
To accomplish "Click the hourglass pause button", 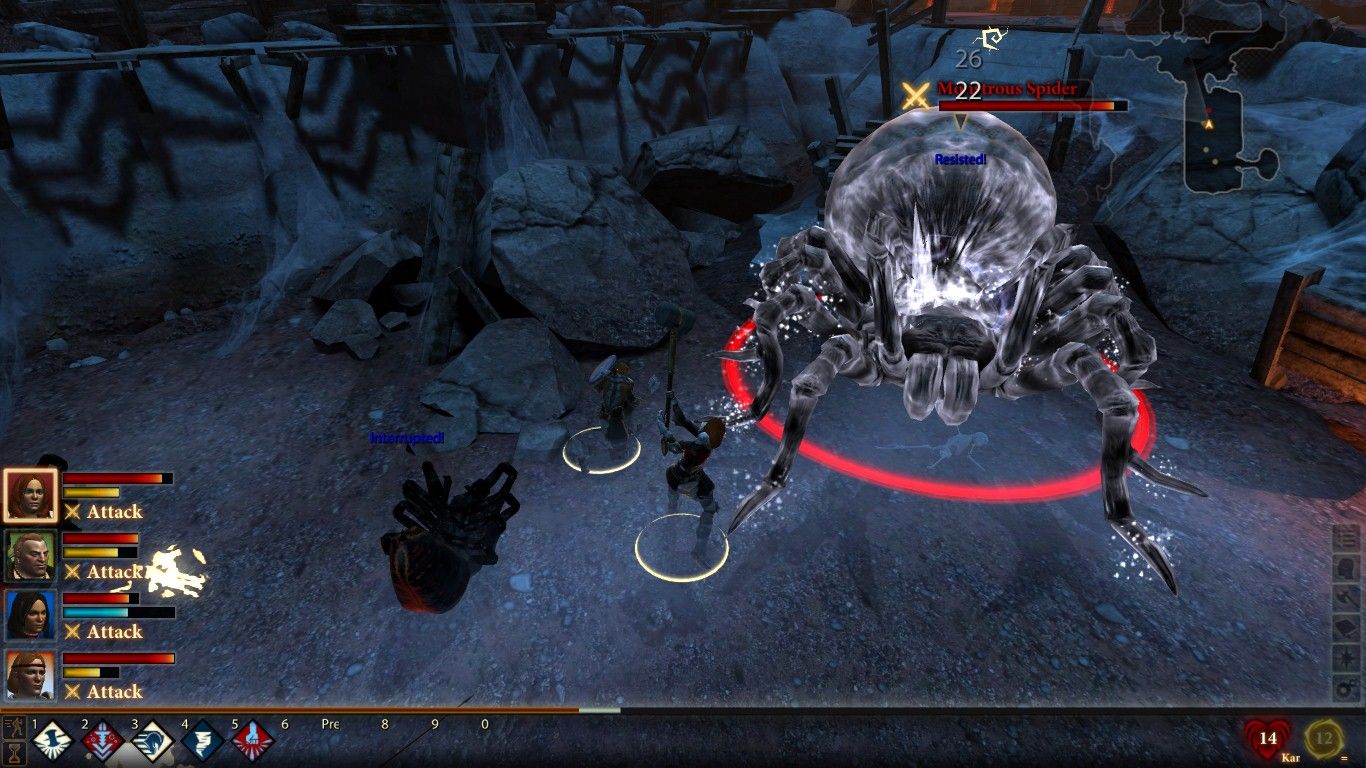I will 14,753.
